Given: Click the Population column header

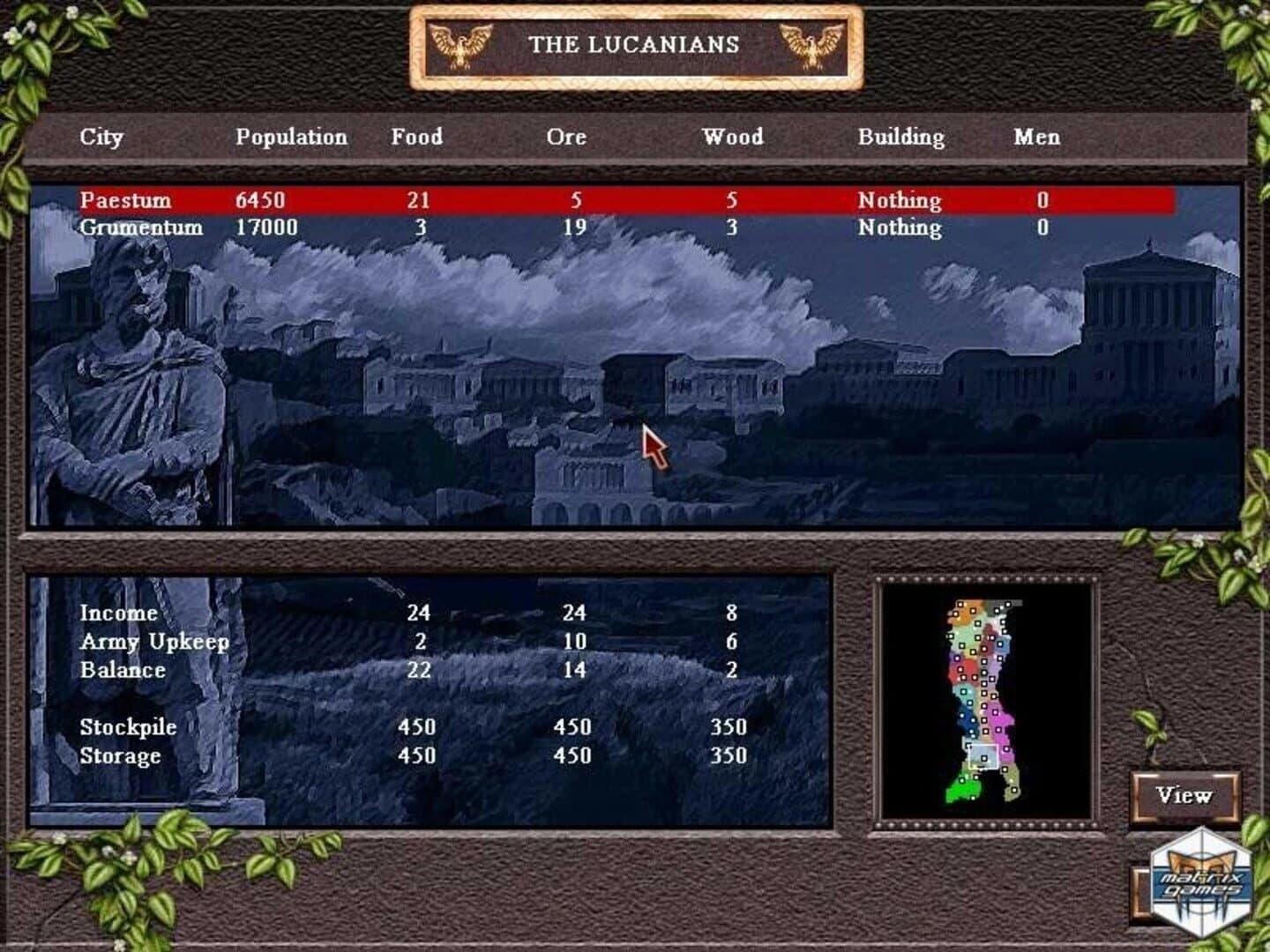Looking at the screenshot, I should tap(291, 138).
